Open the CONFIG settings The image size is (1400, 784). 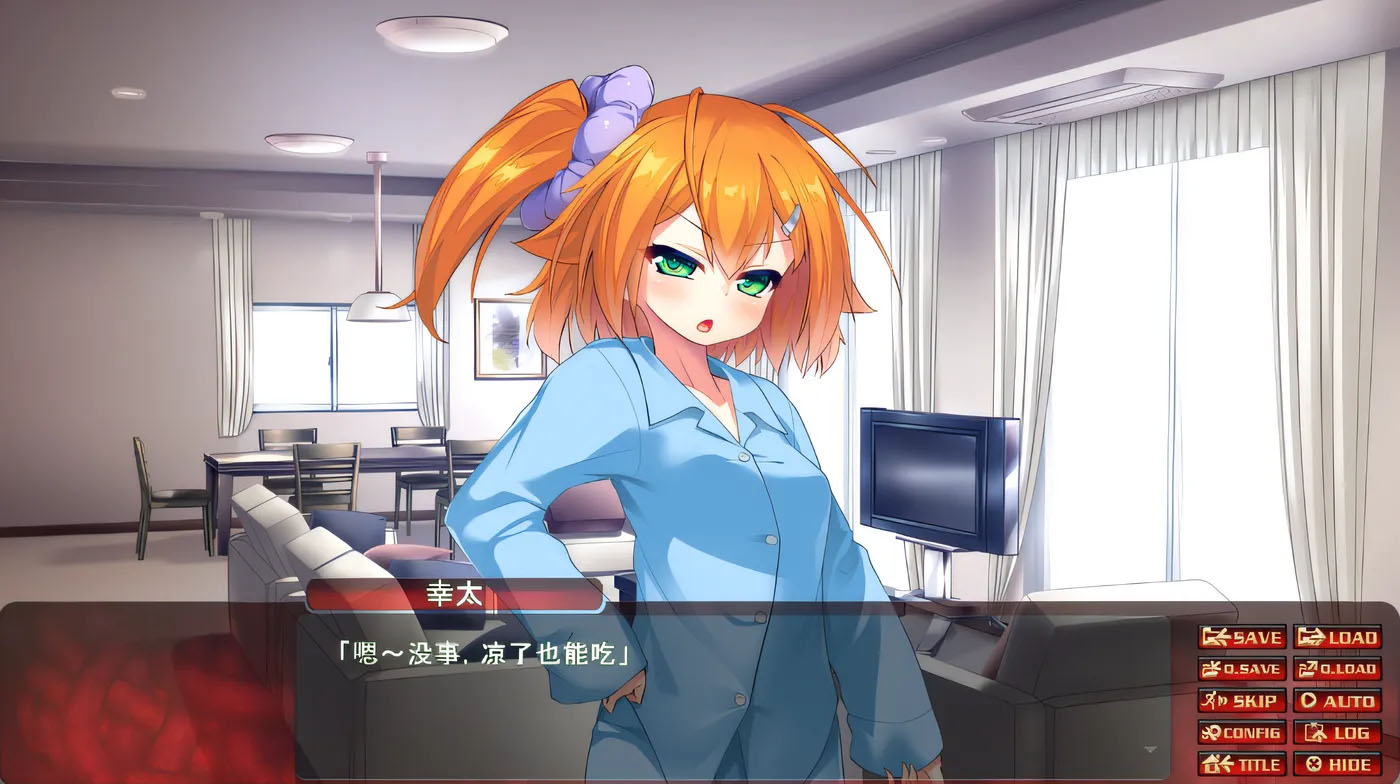point(1241,733)
